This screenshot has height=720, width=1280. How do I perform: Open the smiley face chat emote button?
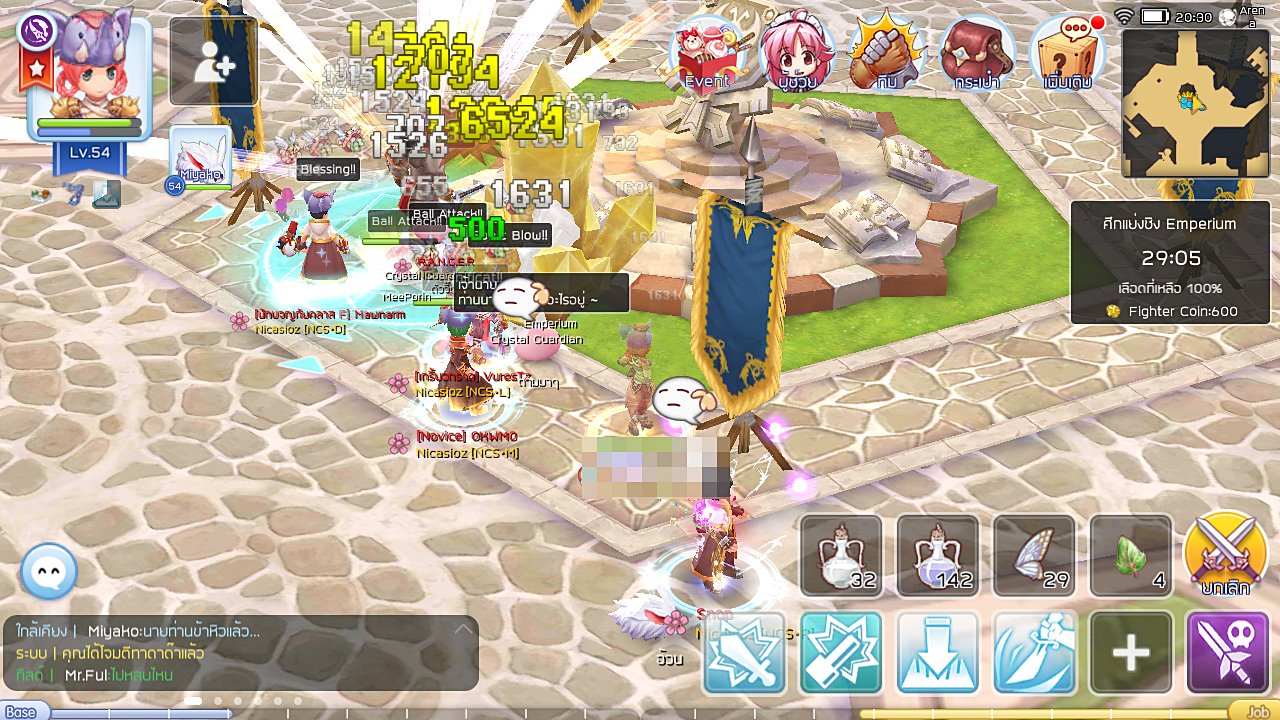[x=48, y=571]
